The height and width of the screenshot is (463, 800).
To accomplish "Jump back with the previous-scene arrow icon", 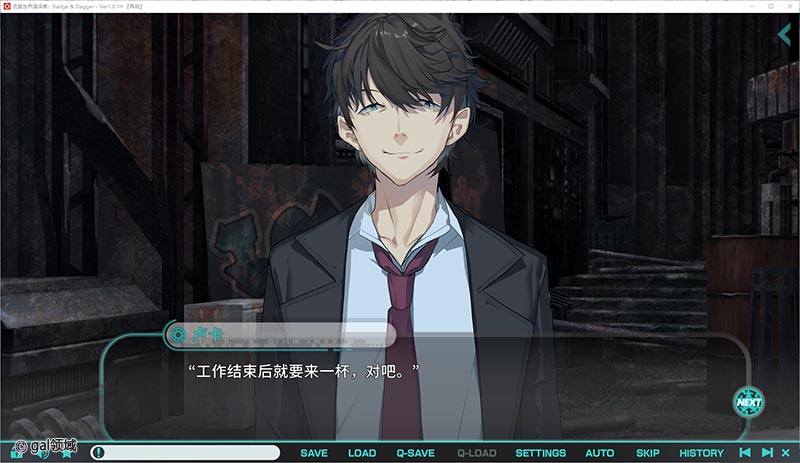I will [745, 453].
